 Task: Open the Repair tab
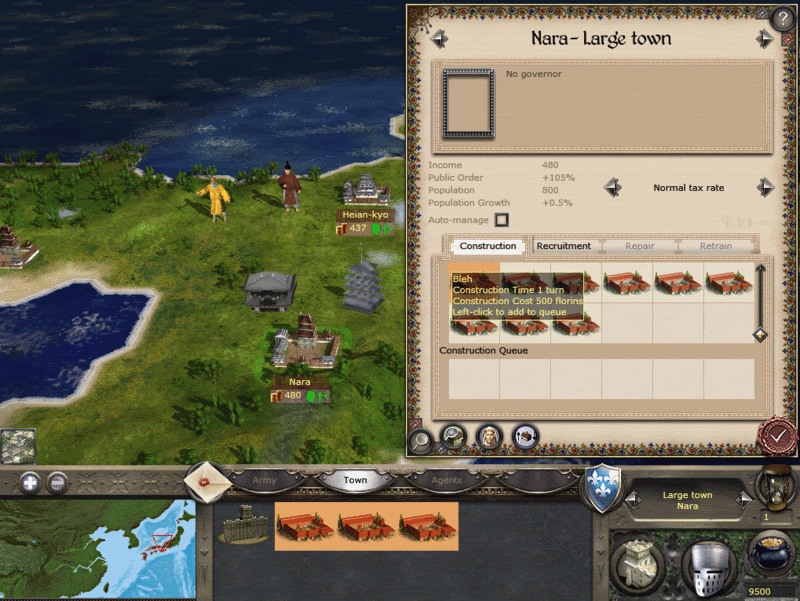pyautogui.click(x=640, y=246)
